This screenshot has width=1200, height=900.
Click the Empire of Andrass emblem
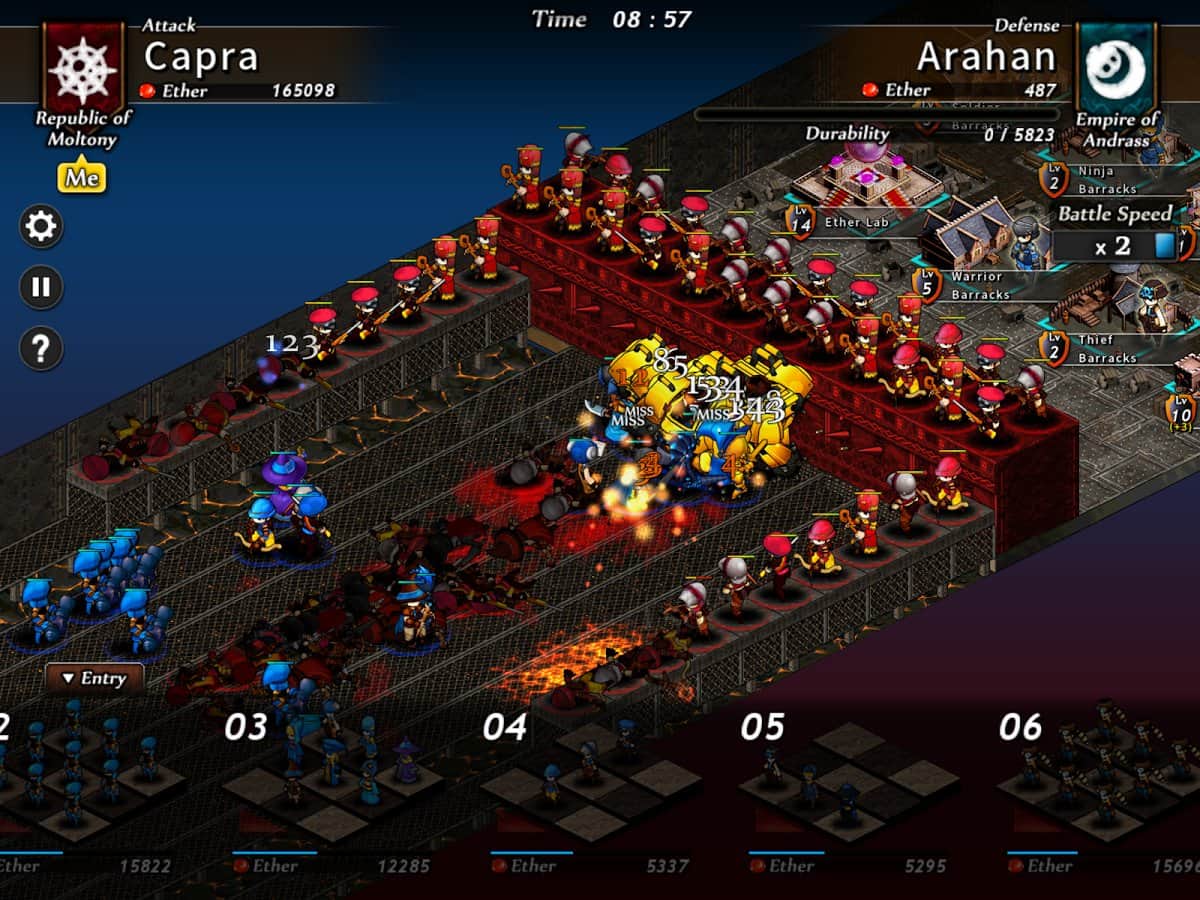(x=1116, y=66)
